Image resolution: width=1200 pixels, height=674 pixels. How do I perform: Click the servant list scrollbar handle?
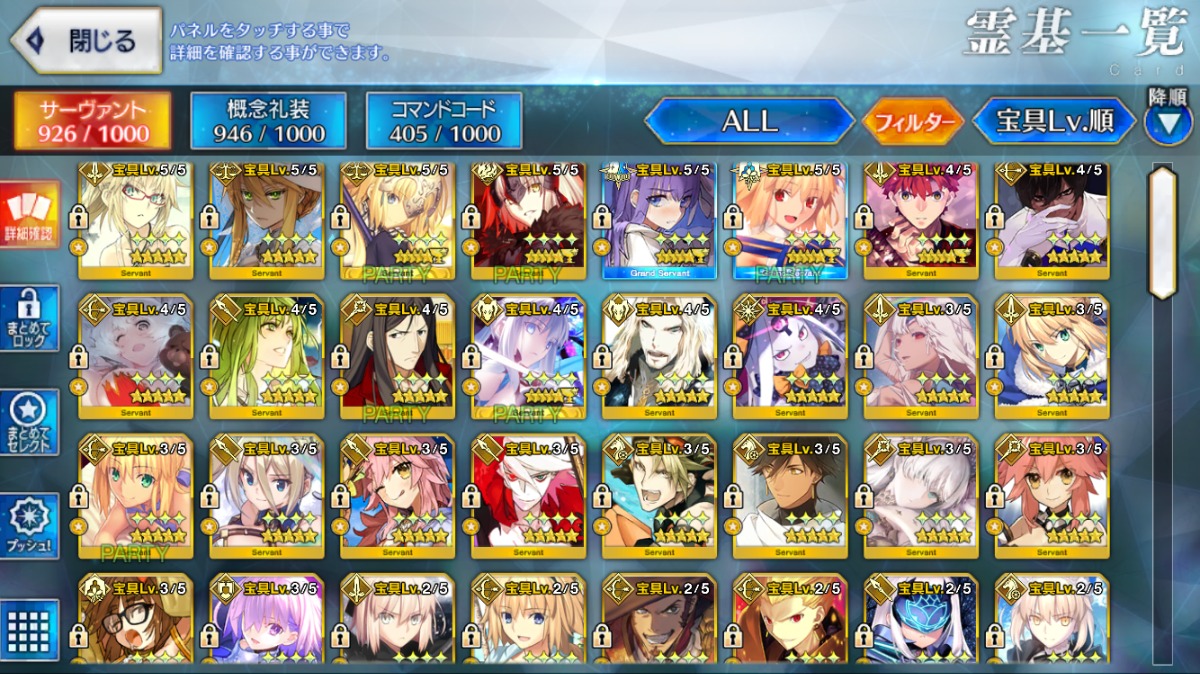pyautogui.click(x=1161, y=233)
